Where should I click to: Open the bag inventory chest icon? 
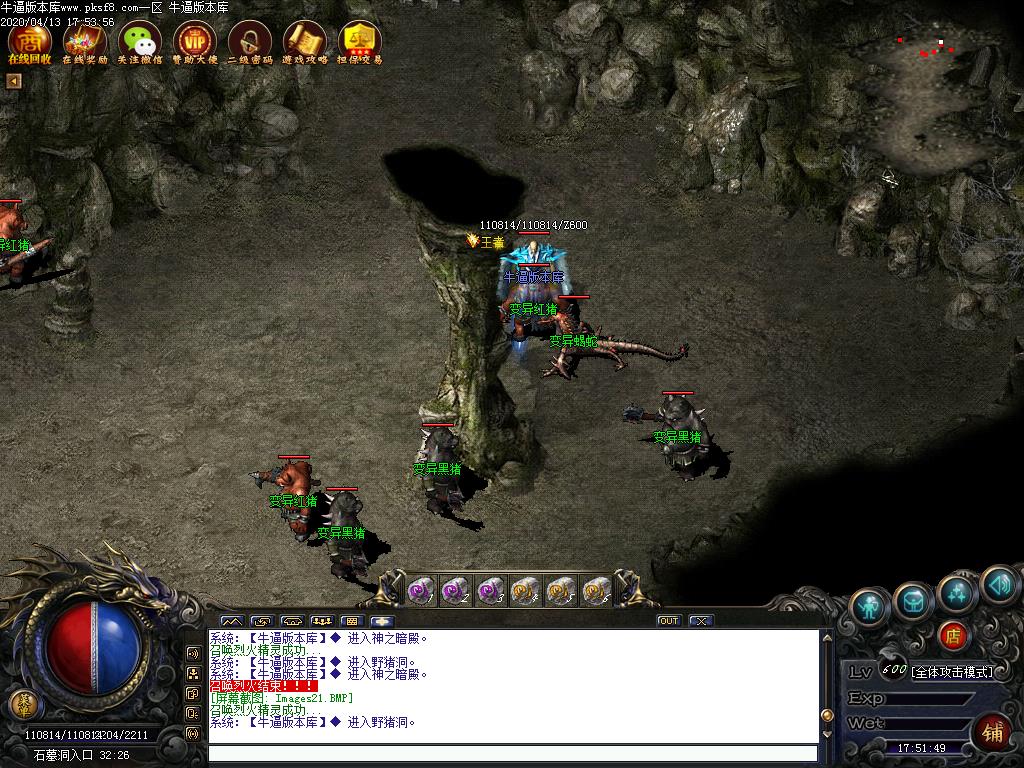[x=914, y=600]
